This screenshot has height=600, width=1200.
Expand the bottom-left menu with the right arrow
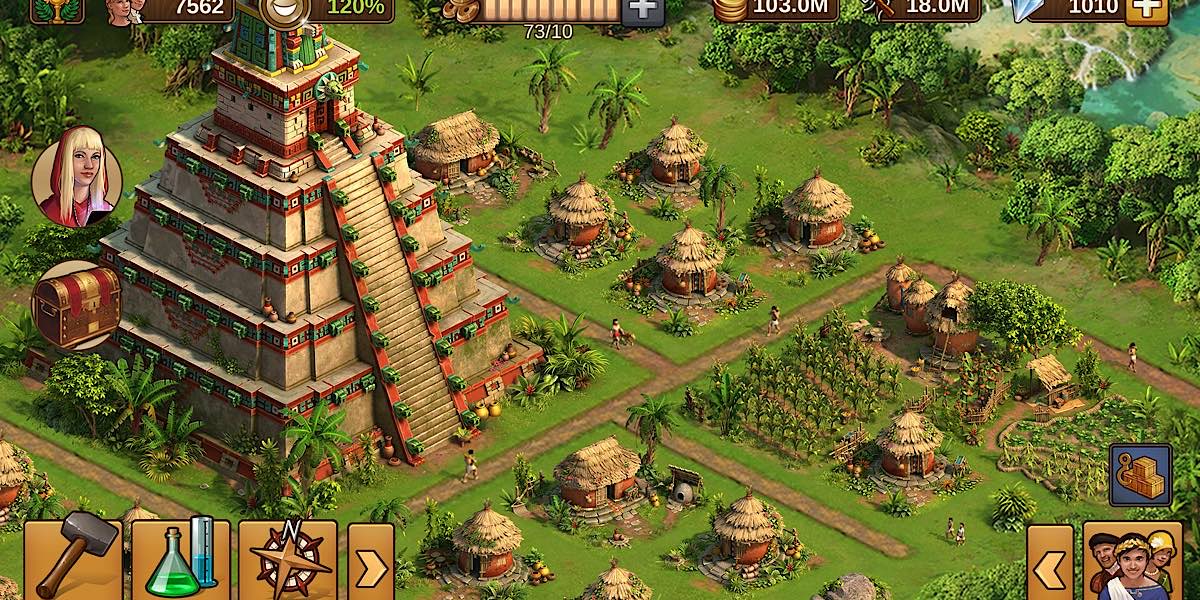(370, 566)
